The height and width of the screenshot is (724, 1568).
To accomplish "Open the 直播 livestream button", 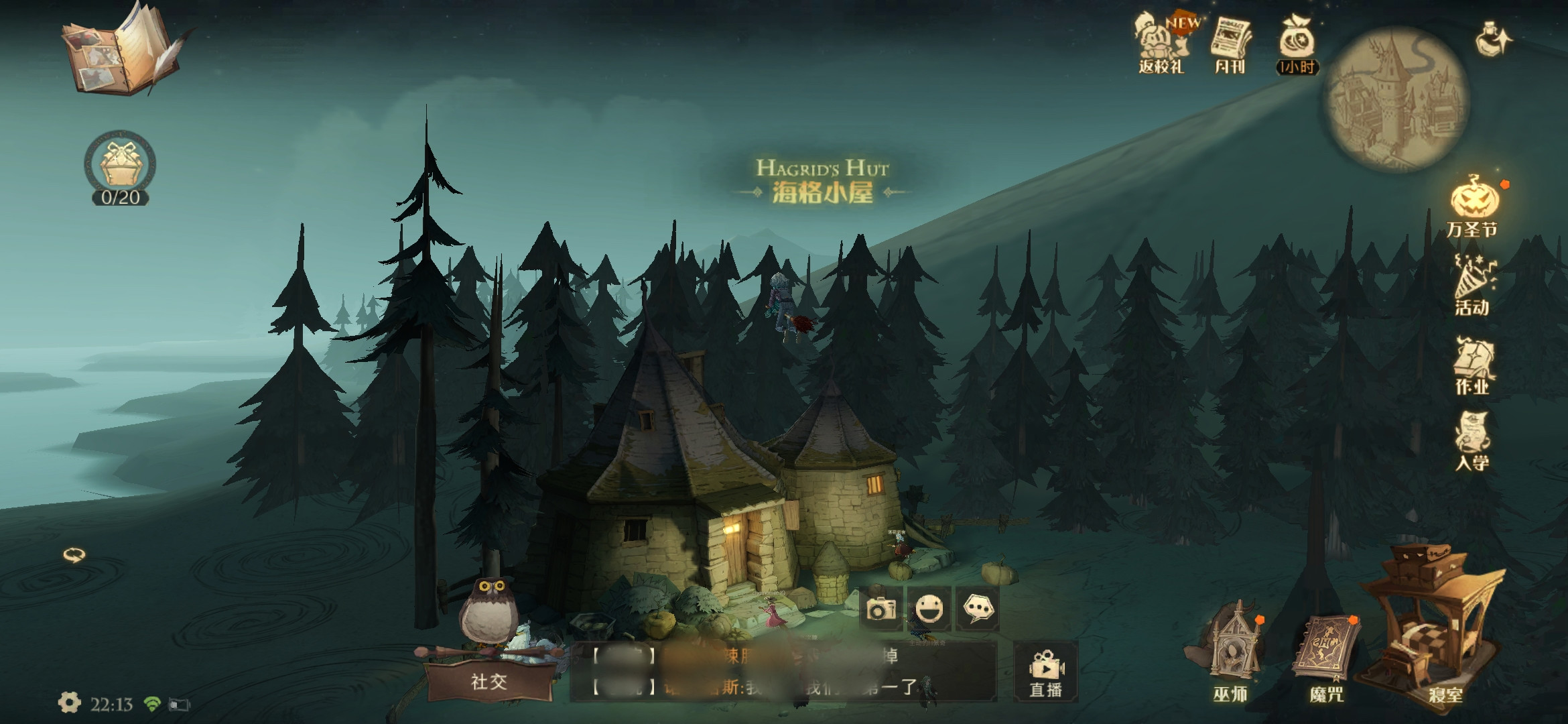I will tap(1045, 671).
